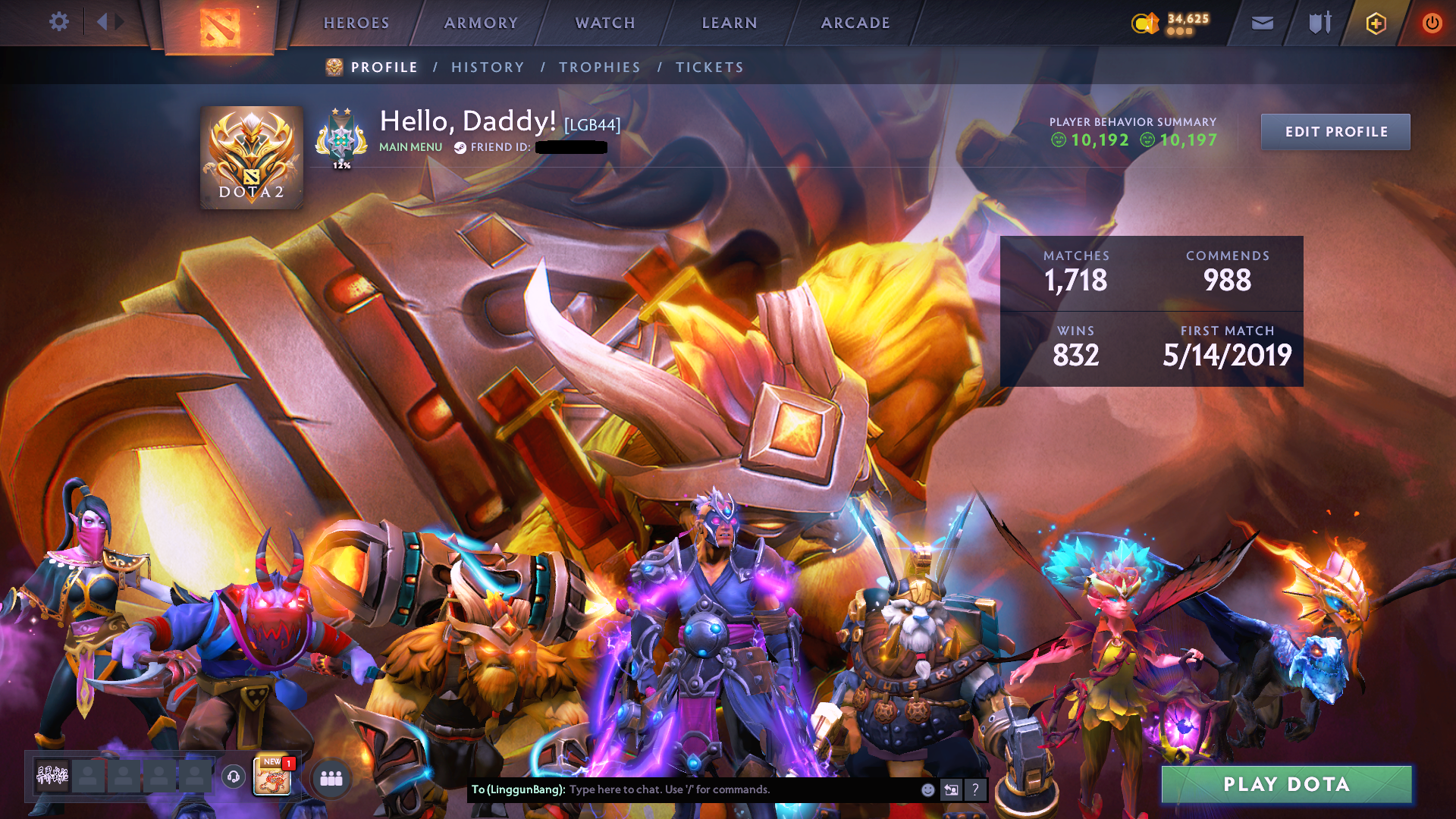The width and height of the screenshot is (1456, 819).
Task: Open the Settings gear icon
Action: pyautogui.click(x=59, y=21)
